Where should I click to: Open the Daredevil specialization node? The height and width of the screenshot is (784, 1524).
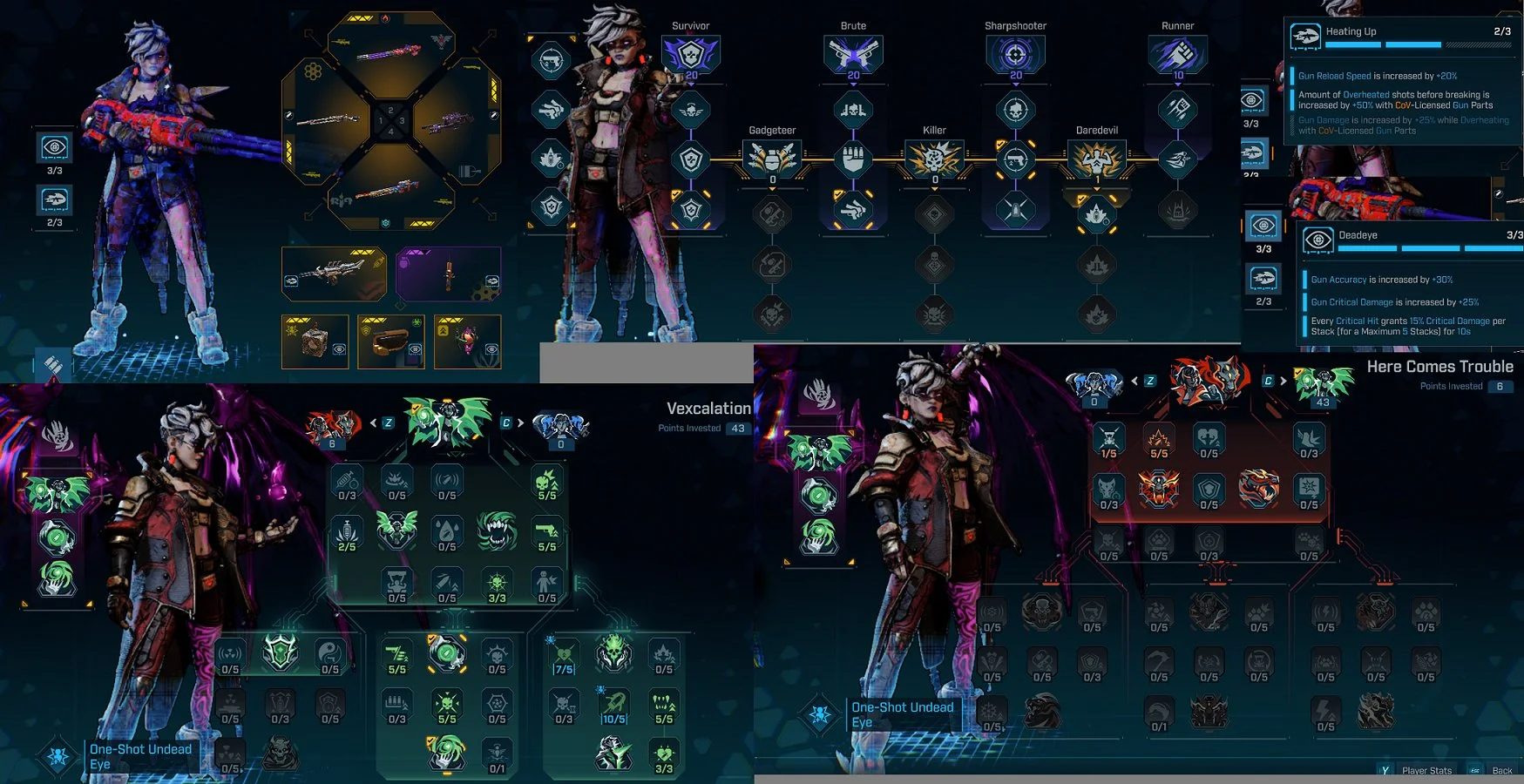pos(1096,159)
